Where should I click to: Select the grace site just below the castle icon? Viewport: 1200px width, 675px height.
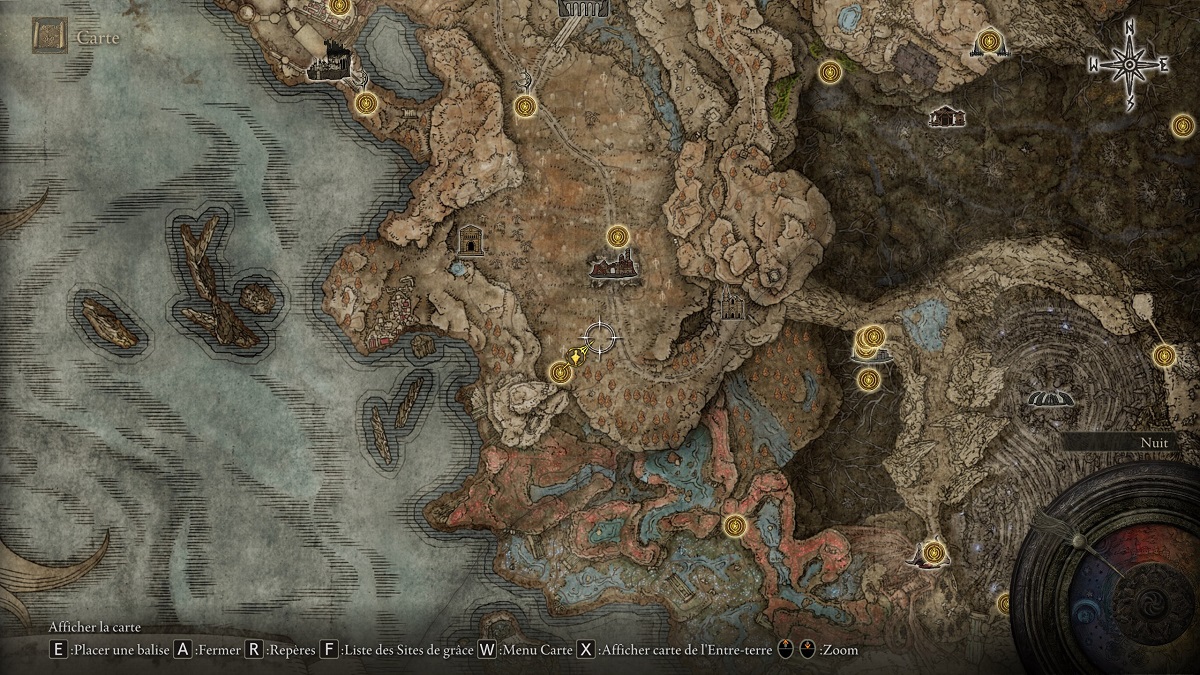pos(366,102)
